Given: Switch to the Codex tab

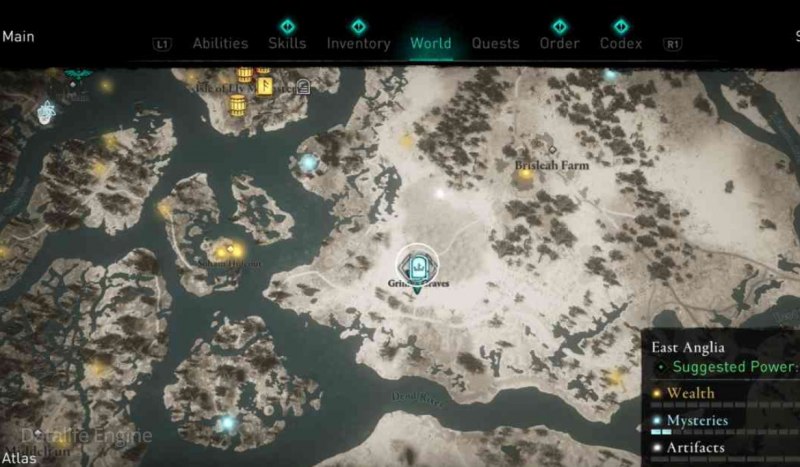Looking at the screenshot, I should (621, 43).
